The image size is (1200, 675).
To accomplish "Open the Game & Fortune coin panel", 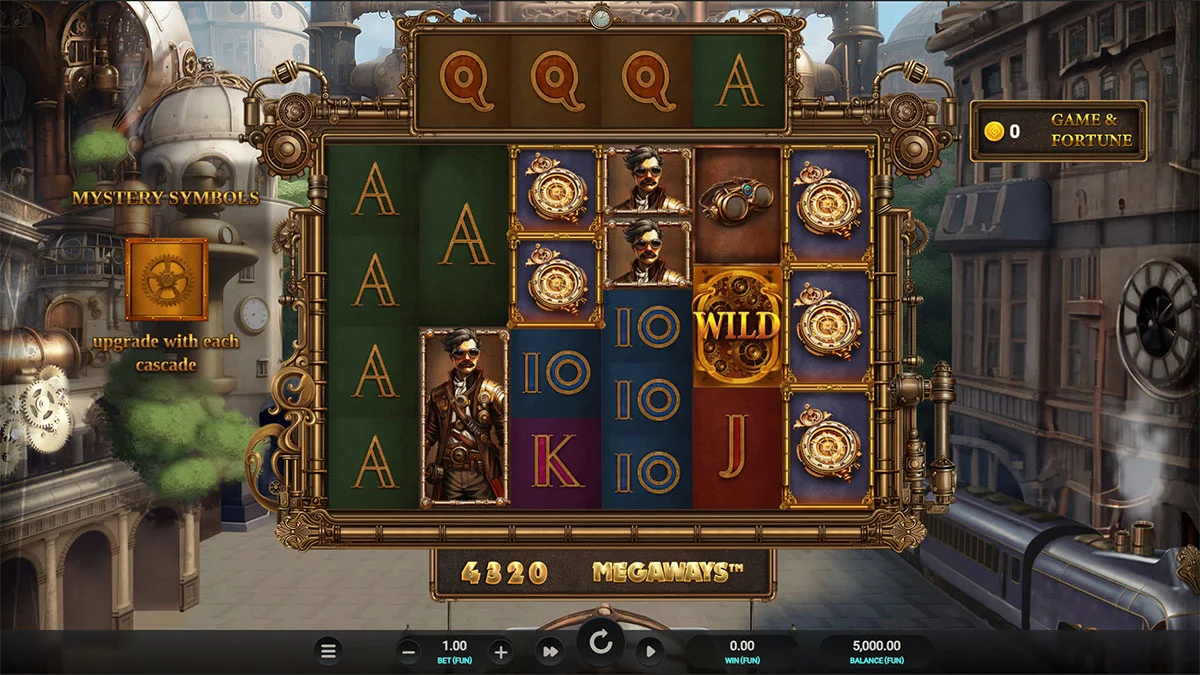I will click(1059, 131).
